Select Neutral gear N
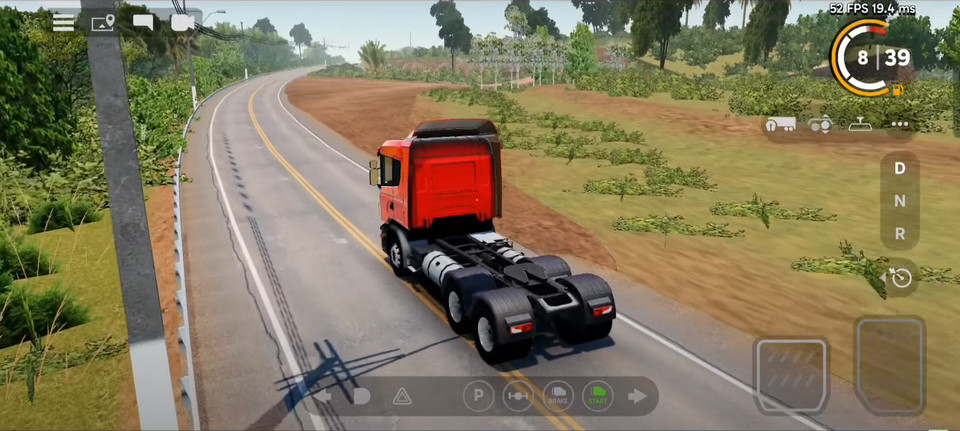This screenshot has height=431, width=960. click(x=900, y=201)
